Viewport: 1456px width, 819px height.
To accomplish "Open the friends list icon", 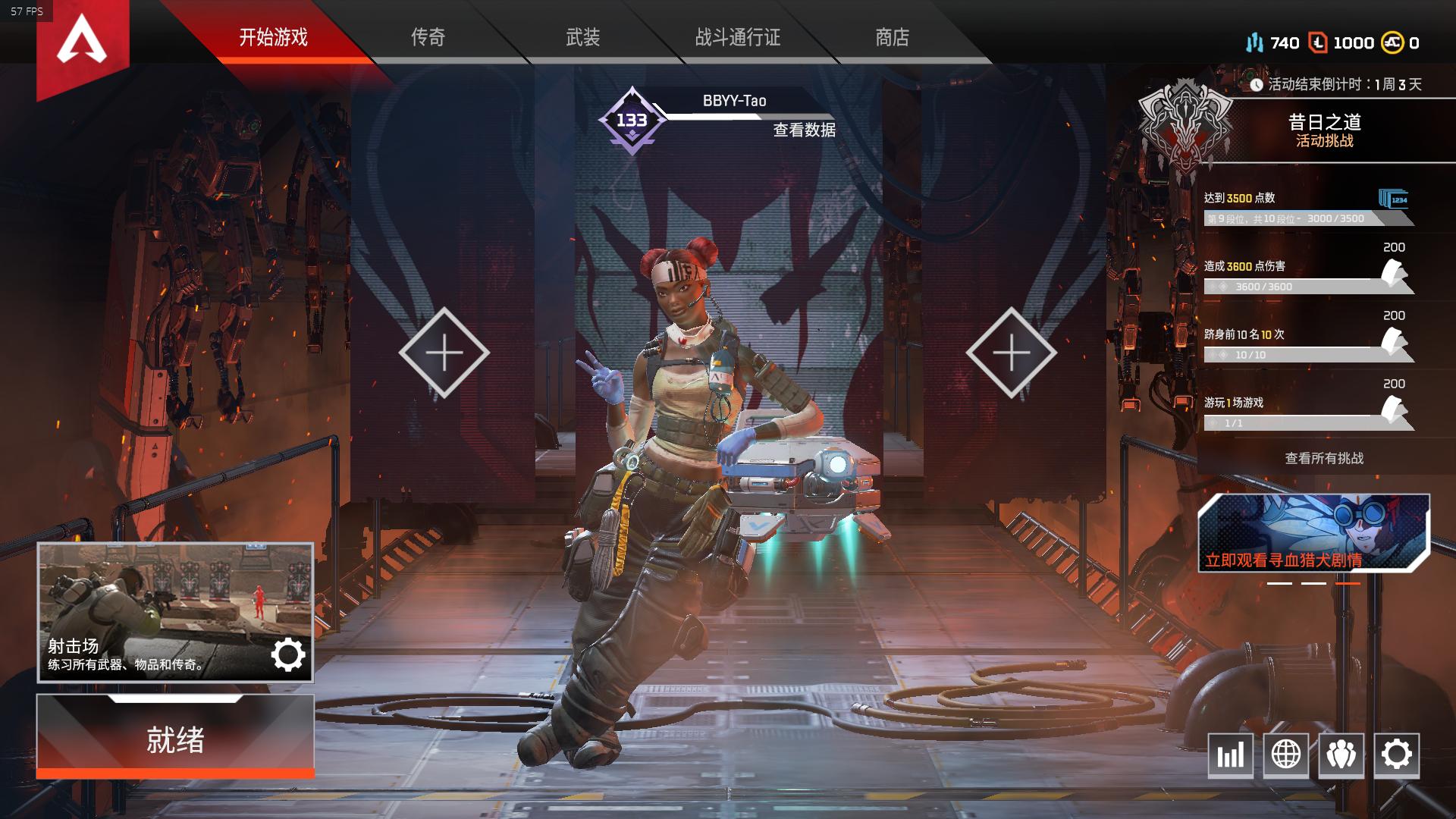I will coord(1341,755).
